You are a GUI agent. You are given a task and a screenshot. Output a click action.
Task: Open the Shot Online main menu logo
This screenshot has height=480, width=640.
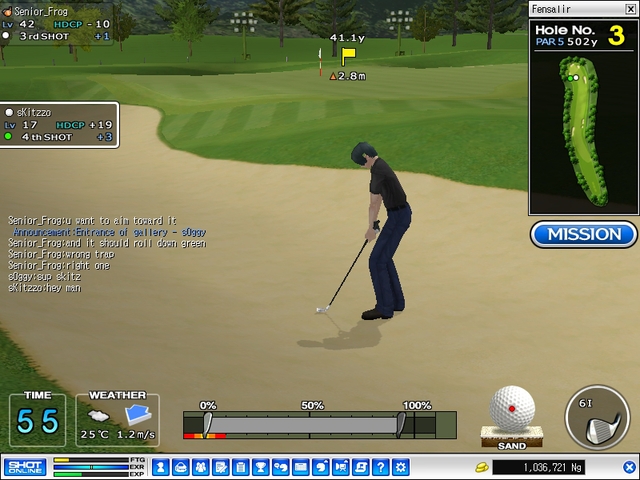point(25,467)
